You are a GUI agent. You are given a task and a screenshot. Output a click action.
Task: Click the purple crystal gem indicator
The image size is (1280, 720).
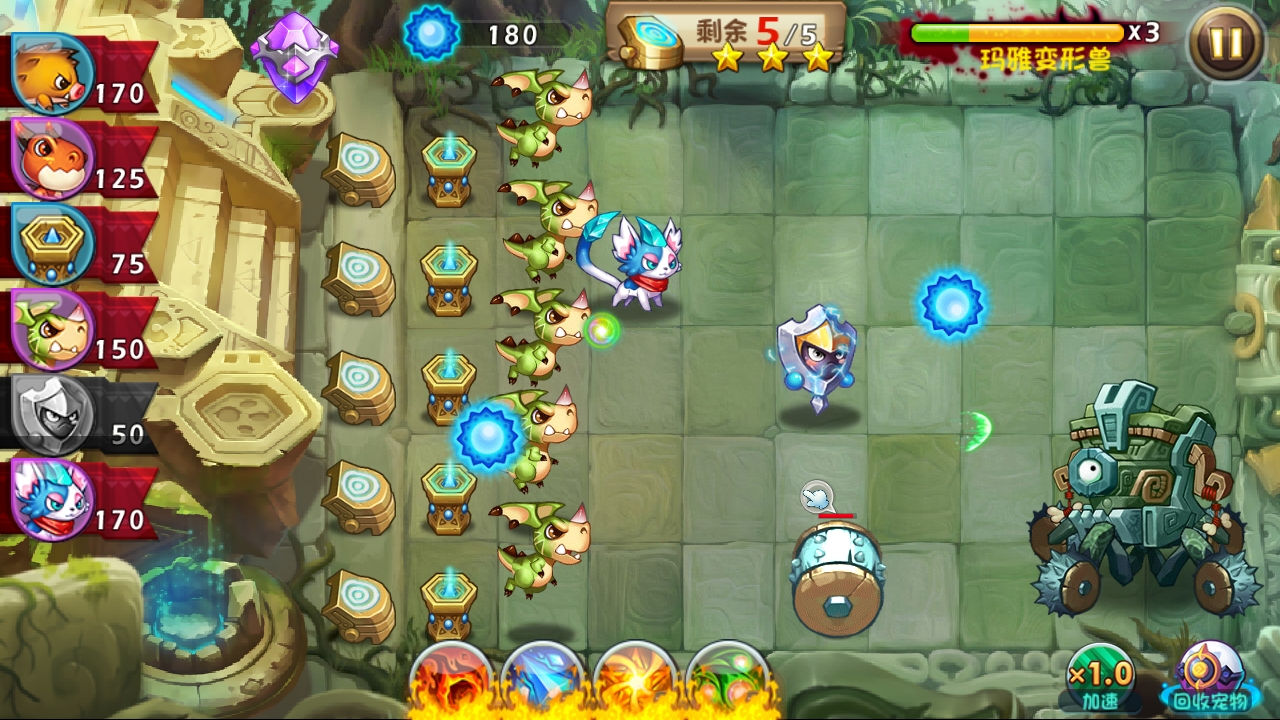pos(296,45)
